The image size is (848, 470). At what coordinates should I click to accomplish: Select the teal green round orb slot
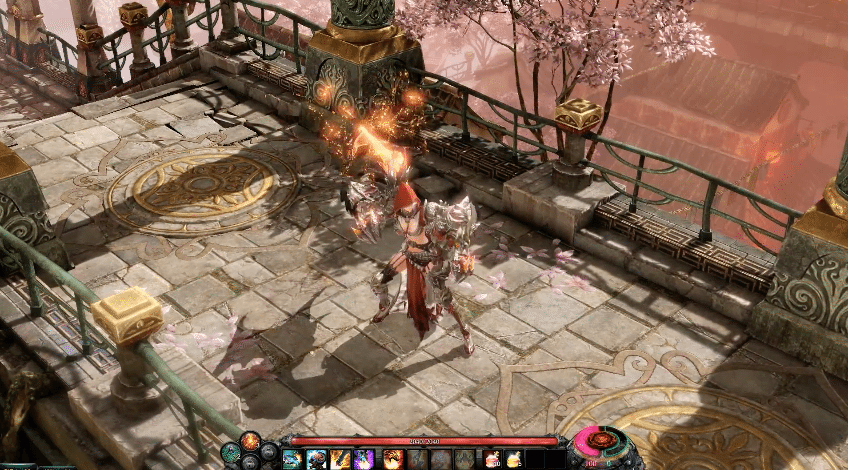pos(230,451)
